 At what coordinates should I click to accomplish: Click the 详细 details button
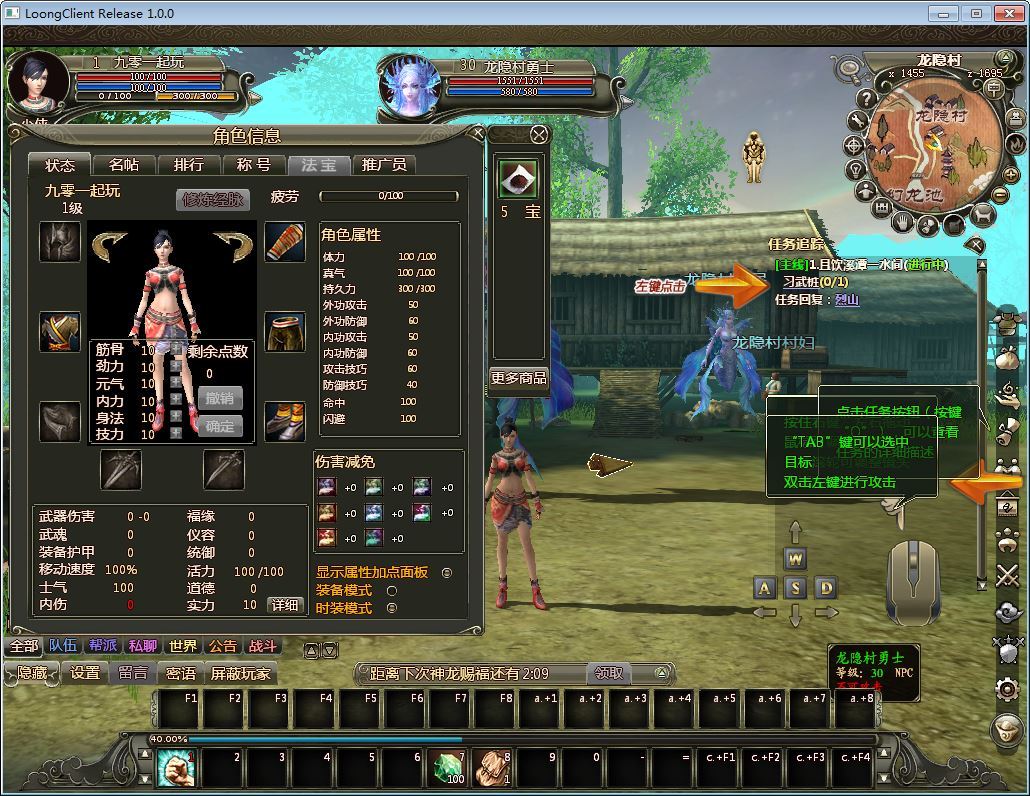click(x=284, y=604)
